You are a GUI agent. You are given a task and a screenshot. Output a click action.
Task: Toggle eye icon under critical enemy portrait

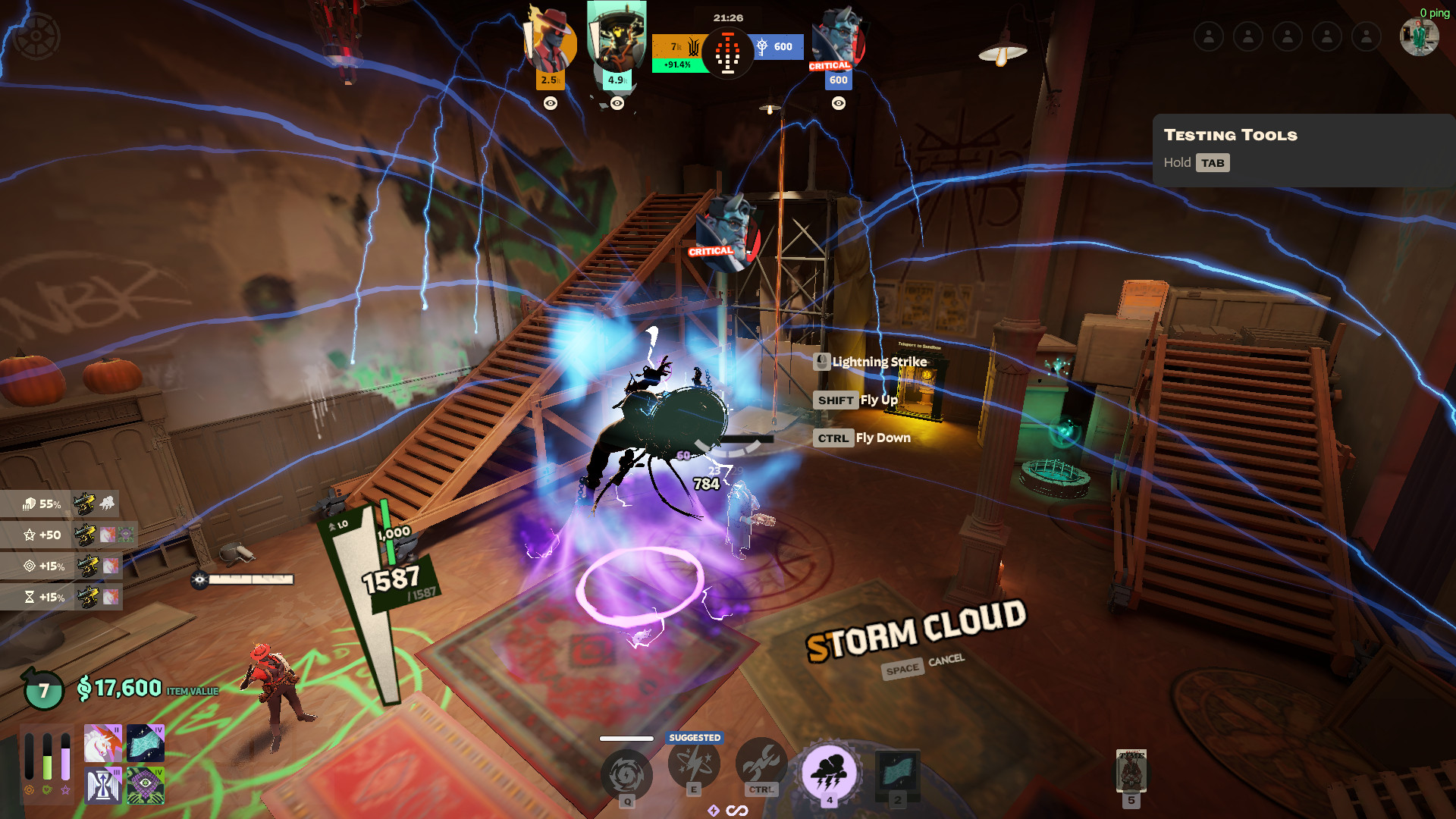[x=839, y=103]
